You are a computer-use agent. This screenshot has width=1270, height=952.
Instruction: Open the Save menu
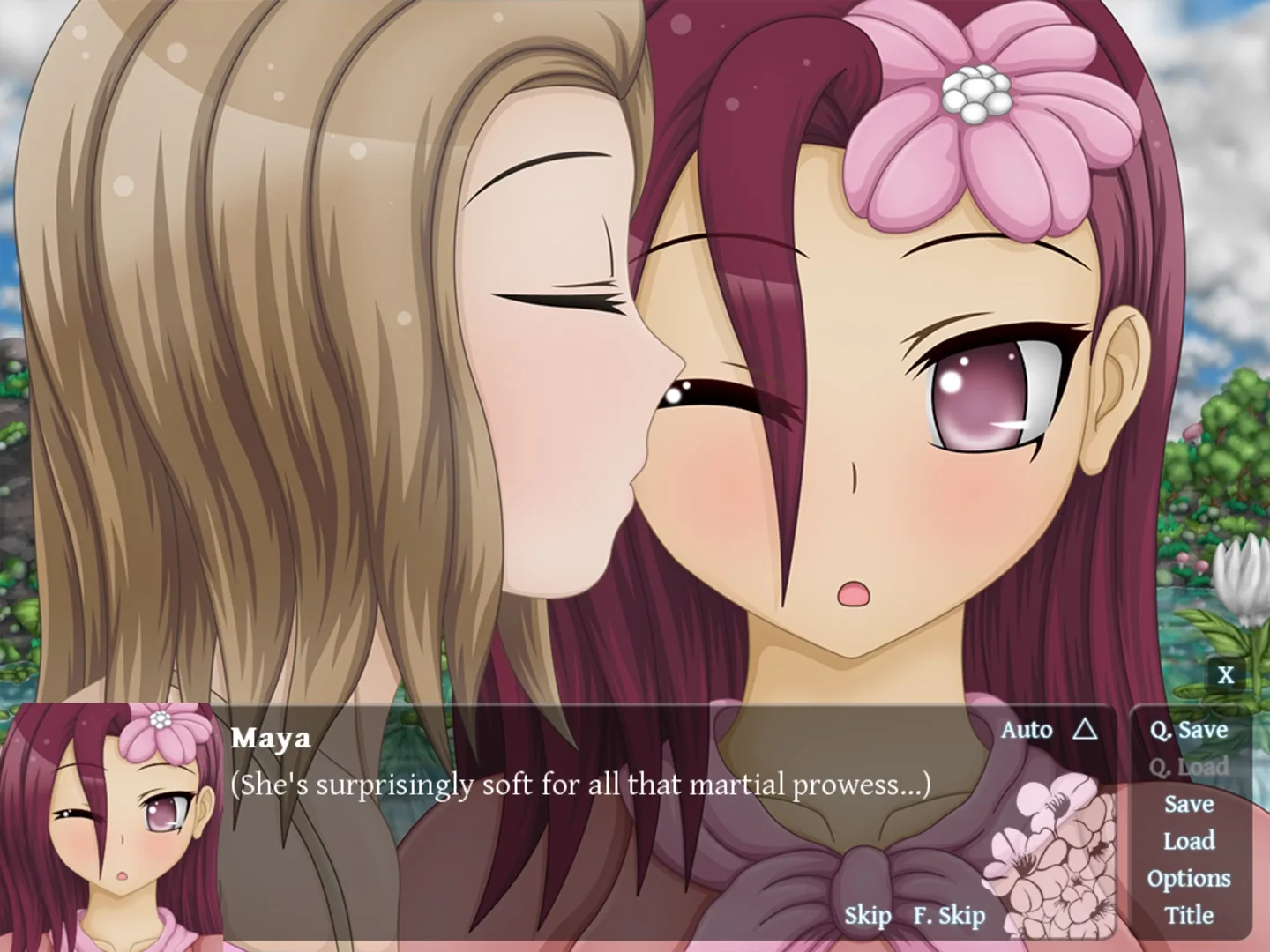[1189, 804]
